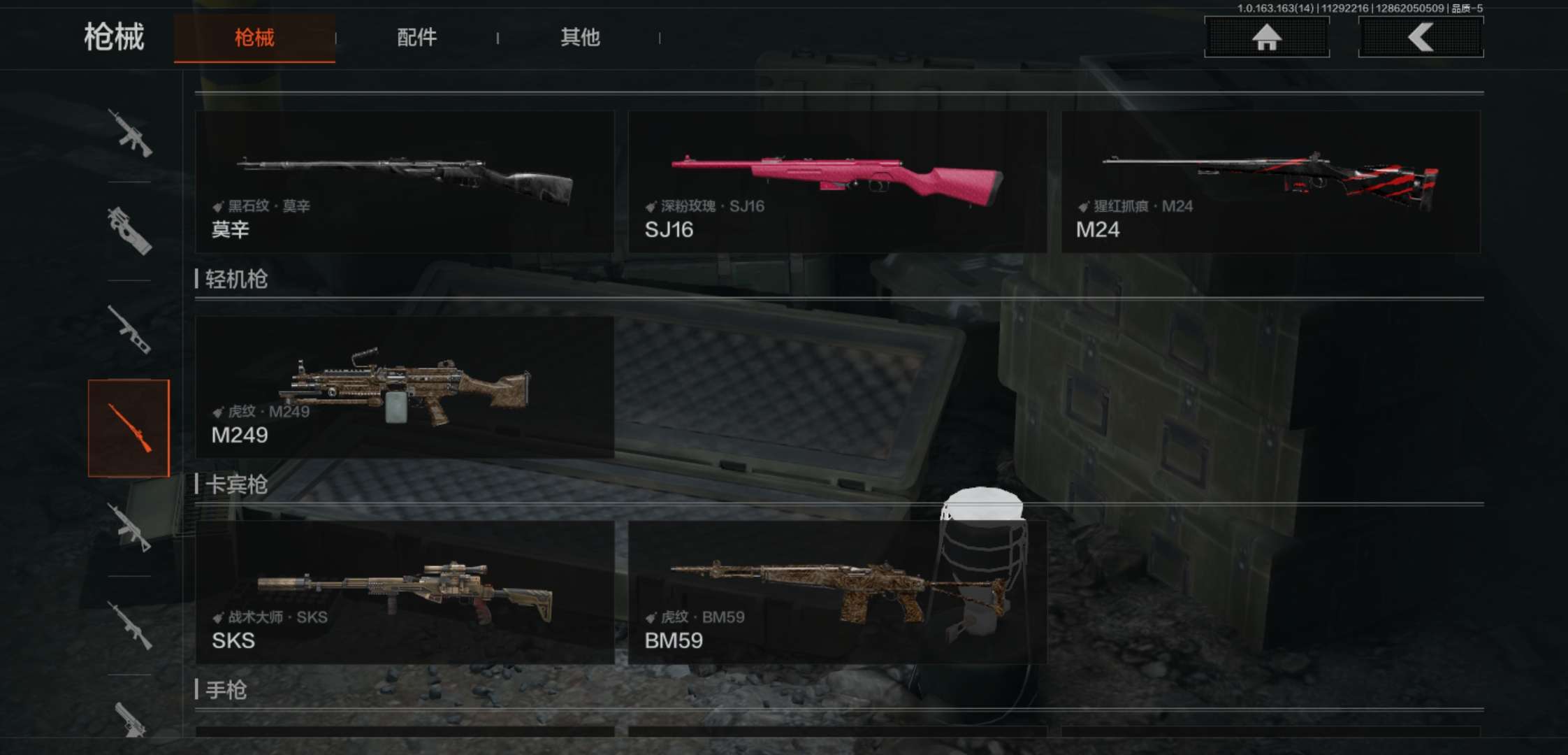Choose the pink SJ16 rifle
This screenshot has height=755, width=1568.
point(837,182)
